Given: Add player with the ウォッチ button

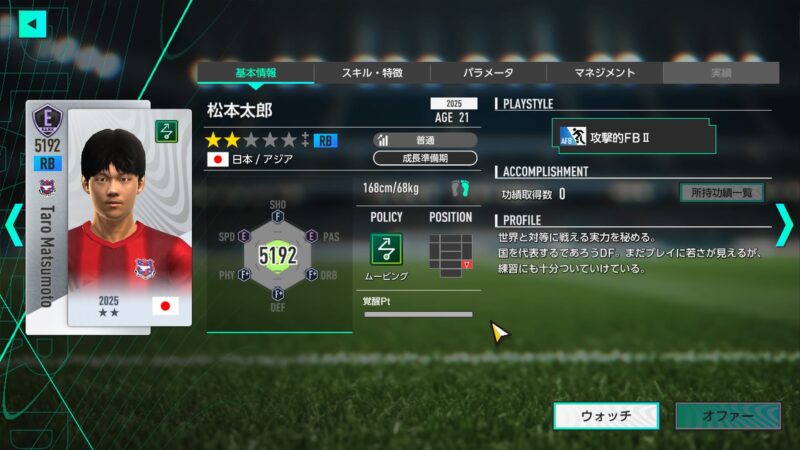Looking at the screenshot, I should [606, 416].
